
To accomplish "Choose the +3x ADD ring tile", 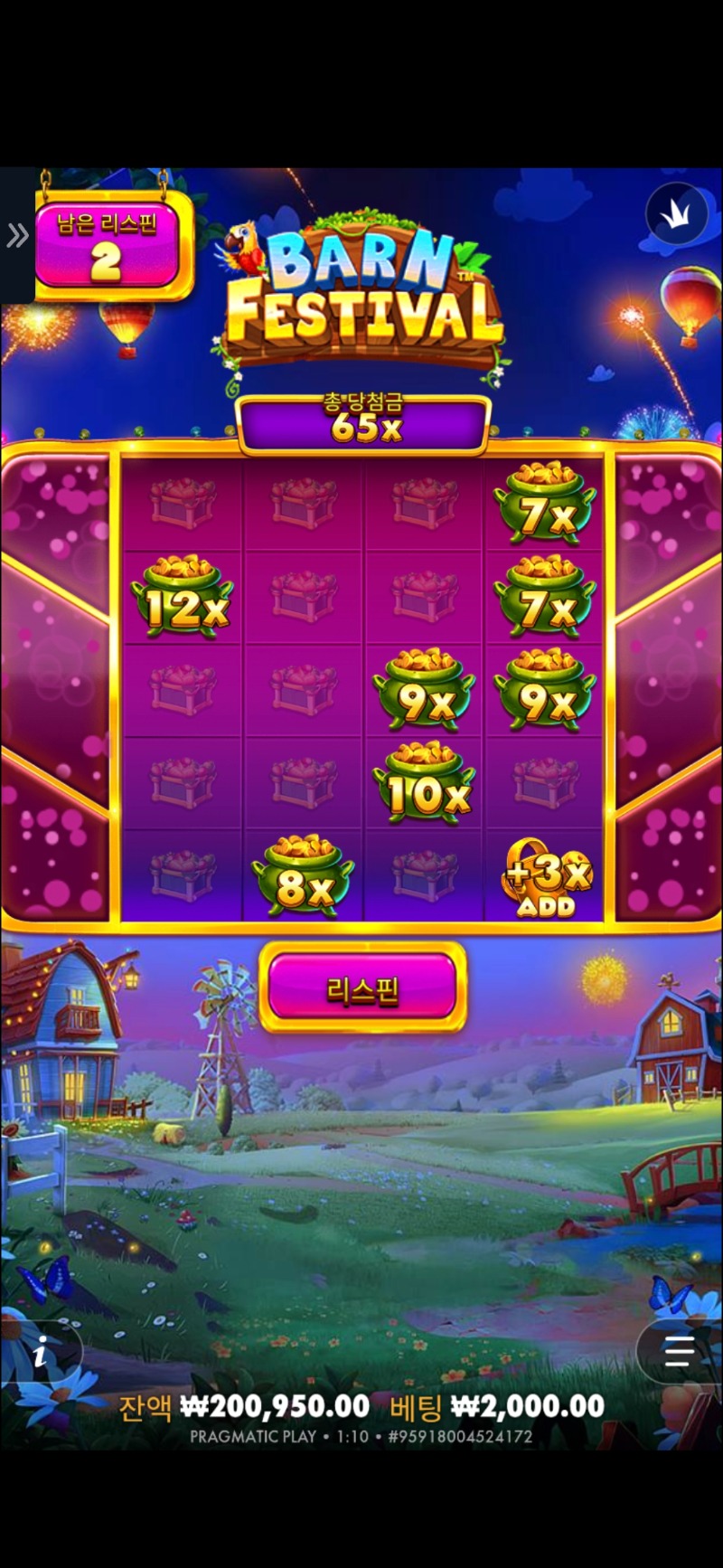I will click(x=545, y=877).
